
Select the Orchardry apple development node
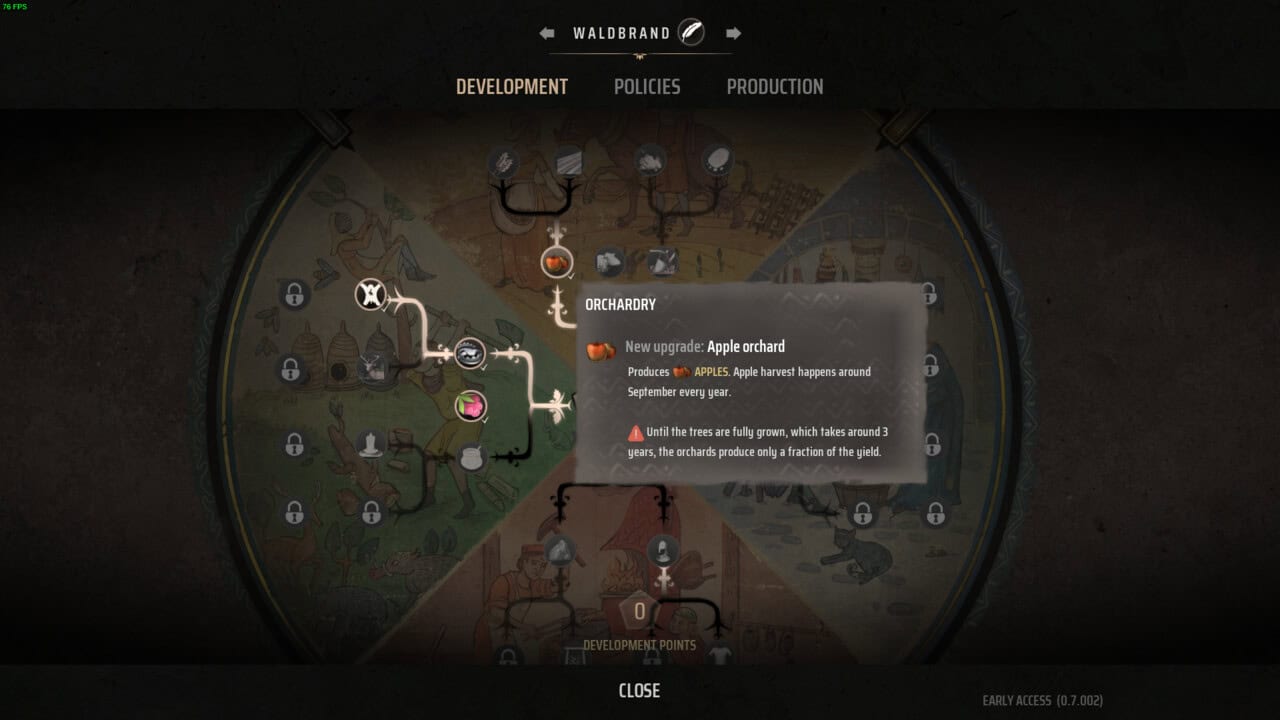(x=557, y=263)
